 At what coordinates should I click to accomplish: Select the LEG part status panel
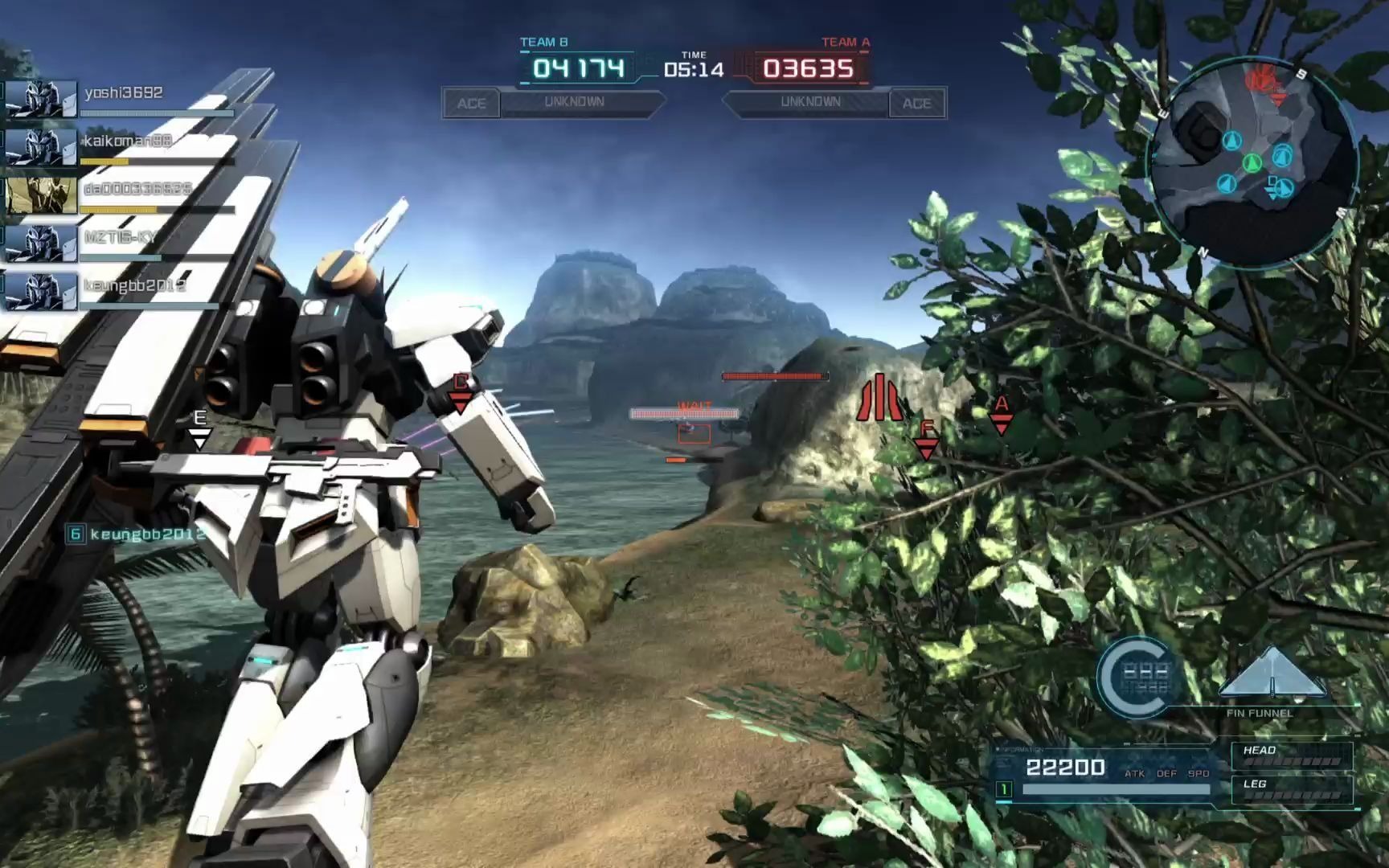(1292, 789)
